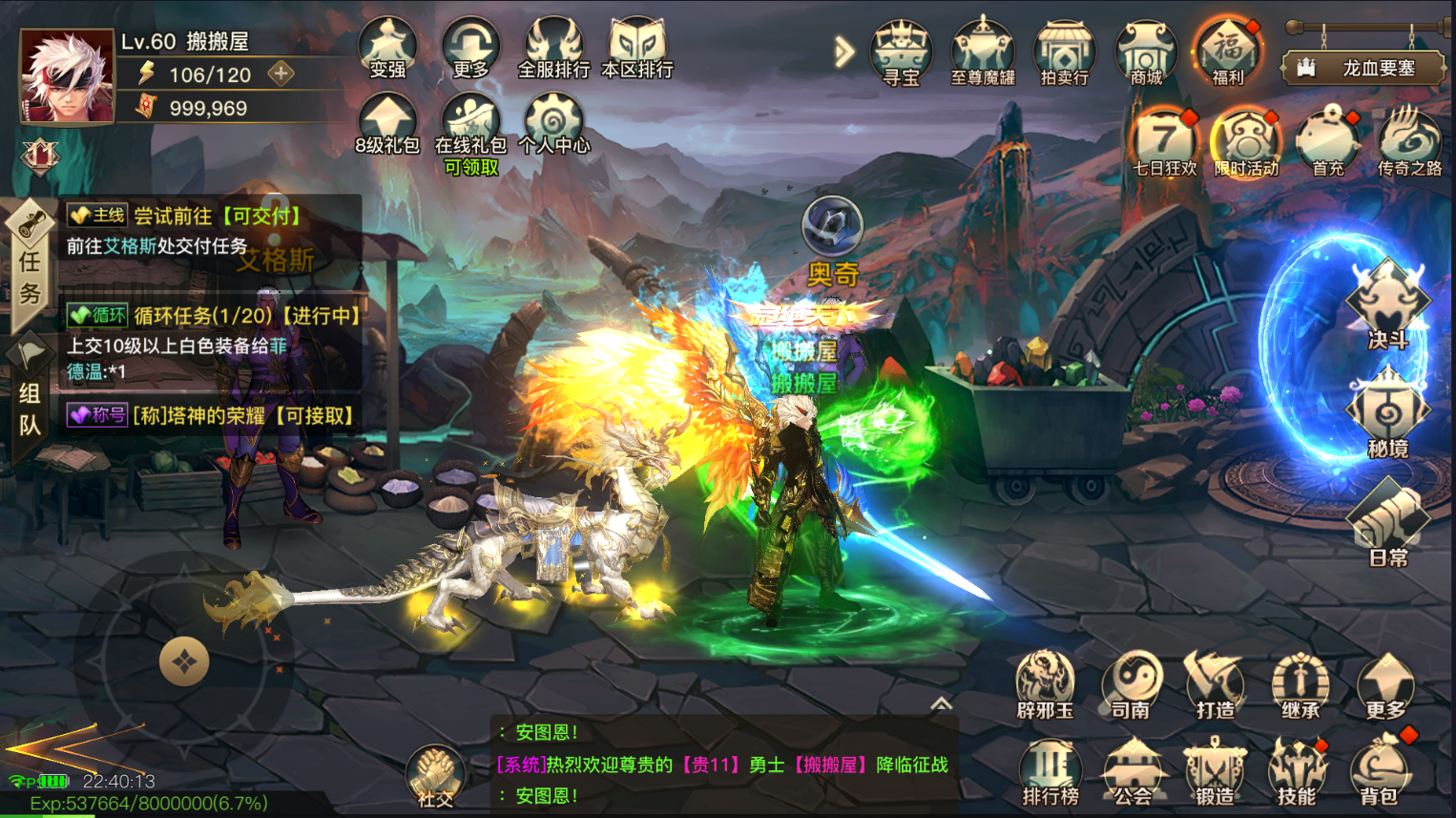This screenshot has height=818, width=1456.
Task: Open the 技能 skills menu
Action: pos(1296,771)
